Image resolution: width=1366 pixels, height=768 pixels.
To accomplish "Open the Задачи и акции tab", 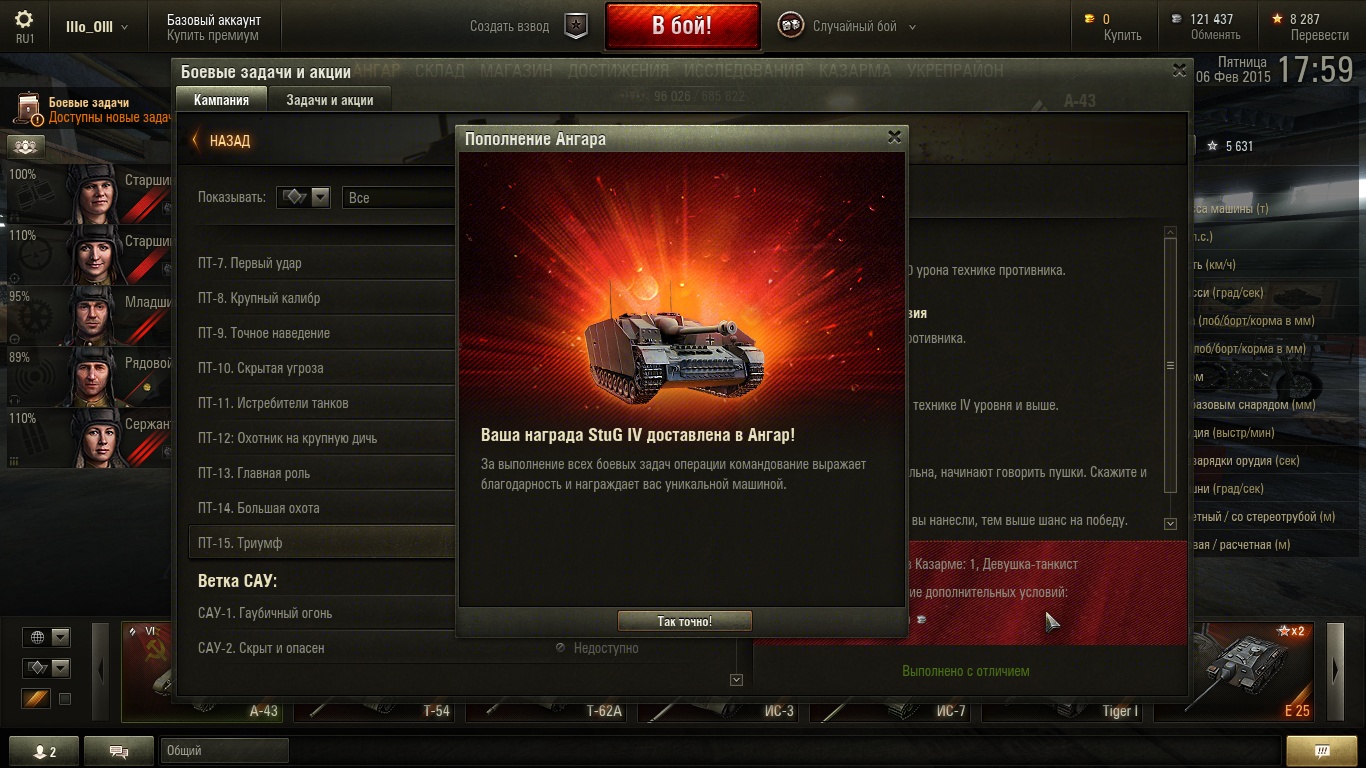I will point(329,100).
